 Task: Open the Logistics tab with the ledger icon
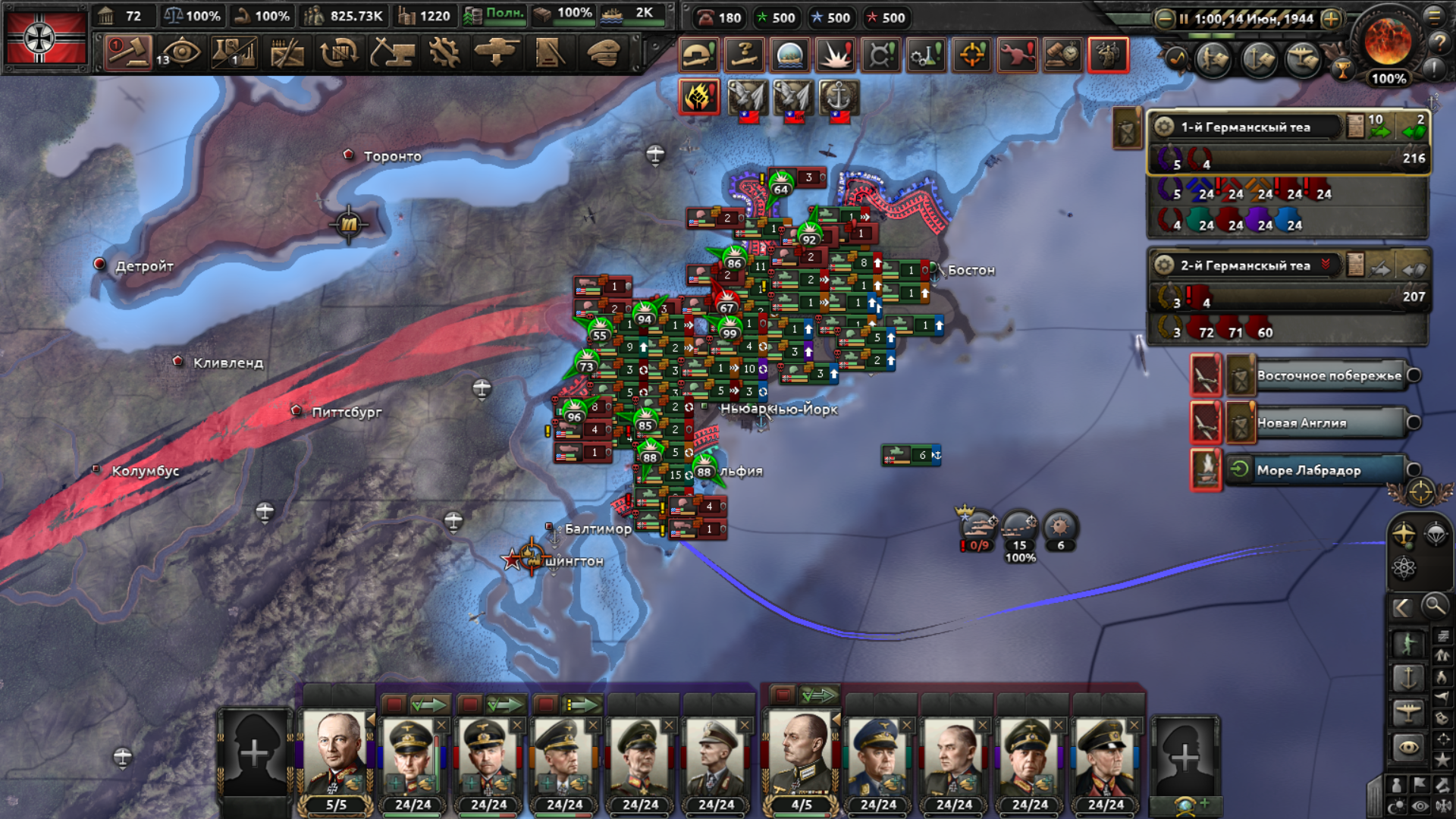pyautogui.click(x=549, y=53)
